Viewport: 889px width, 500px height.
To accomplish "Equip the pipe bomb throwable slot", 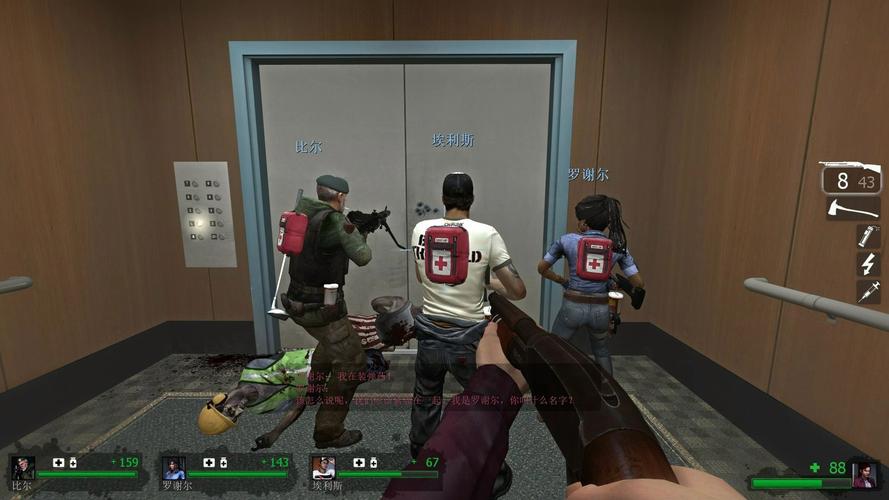I will [867, 237].
